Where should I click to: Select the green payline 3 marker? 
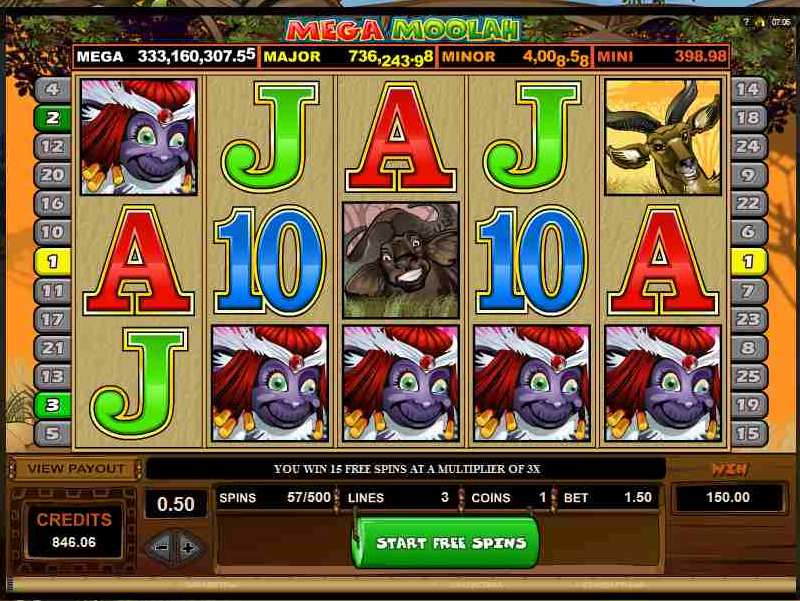click(52, 406)
